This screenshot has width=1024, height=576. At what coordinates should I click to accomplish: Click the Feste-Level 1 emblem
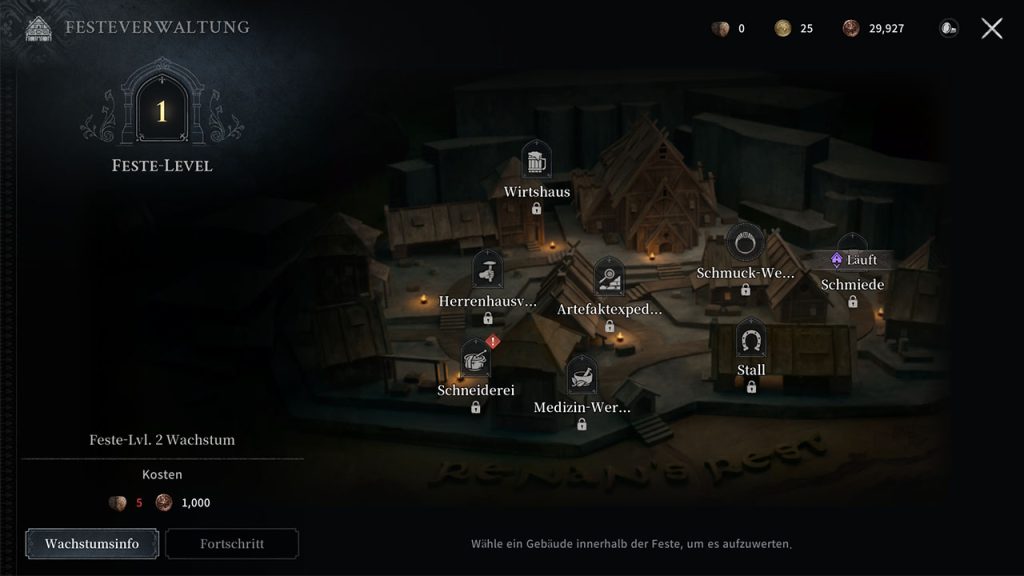tap(161, 111)
